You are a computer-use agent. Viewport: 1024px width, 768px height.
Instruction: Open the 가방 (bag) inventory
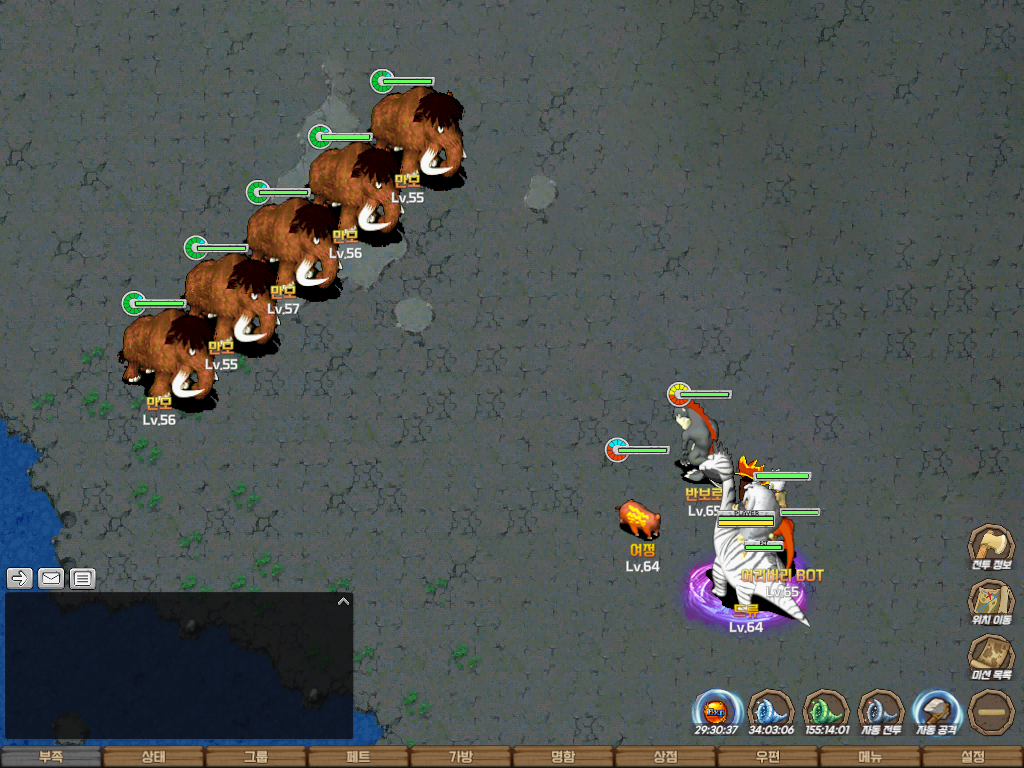[x=460, y=757]
